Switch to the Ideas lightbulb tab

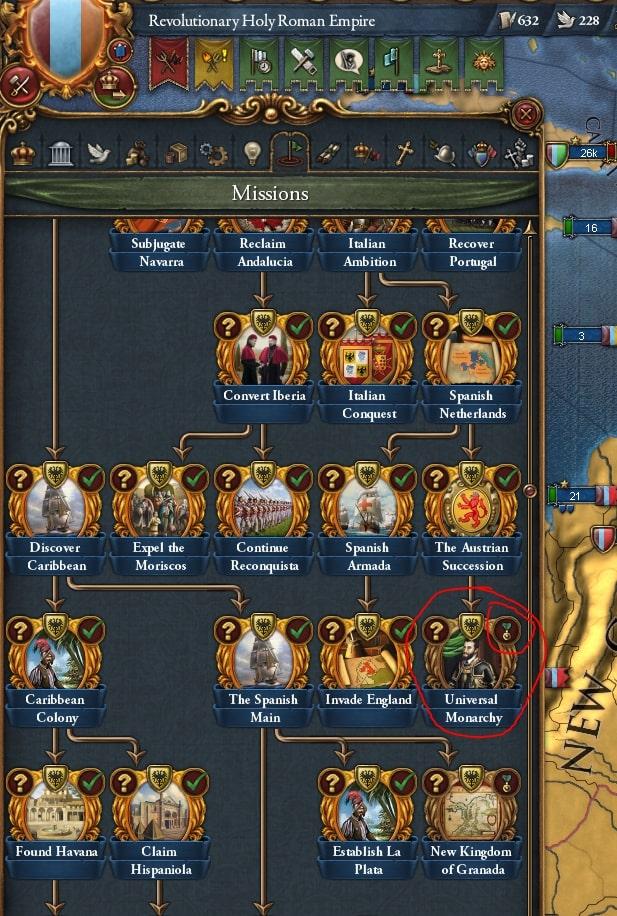pos(252,153)
